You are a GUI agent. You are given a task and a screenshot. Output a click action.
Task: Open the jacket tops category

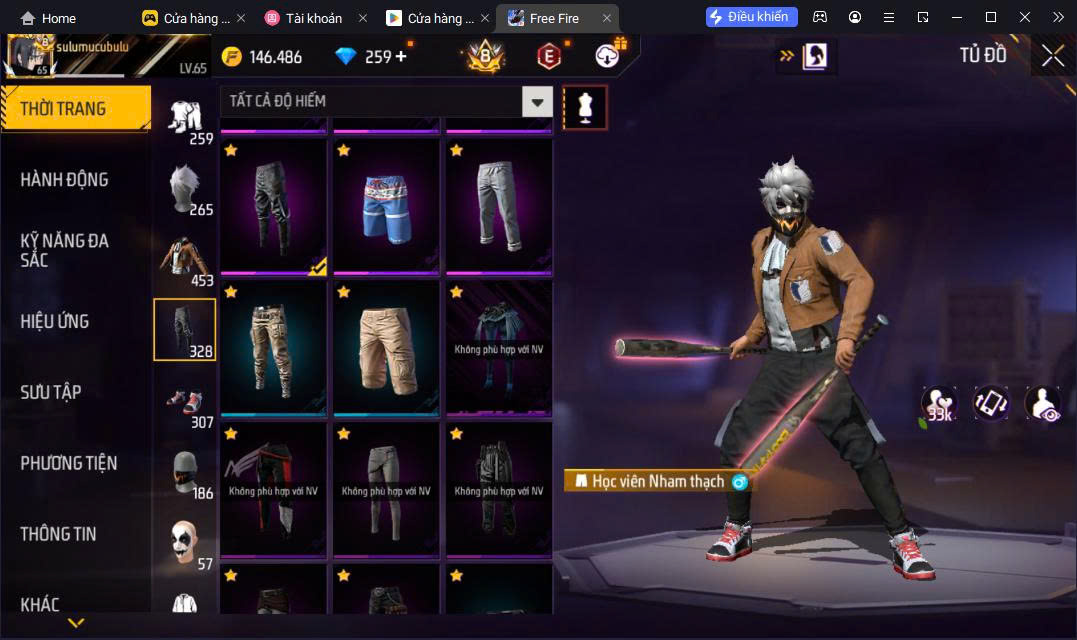tap(184, 259)
